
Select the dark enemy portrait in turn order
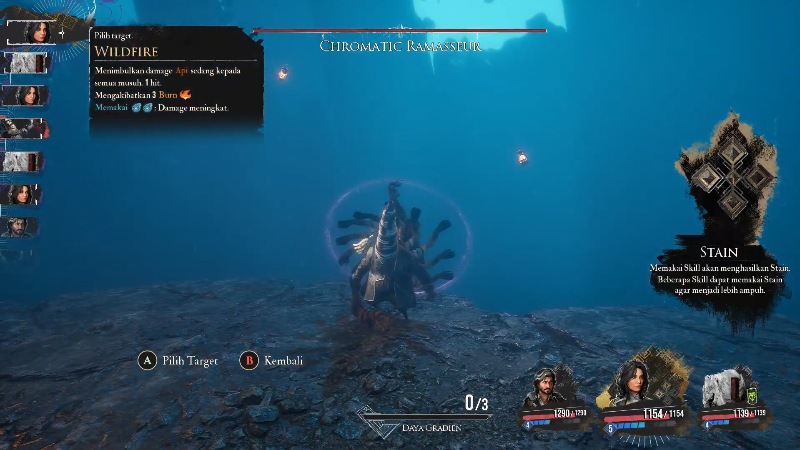23,128
